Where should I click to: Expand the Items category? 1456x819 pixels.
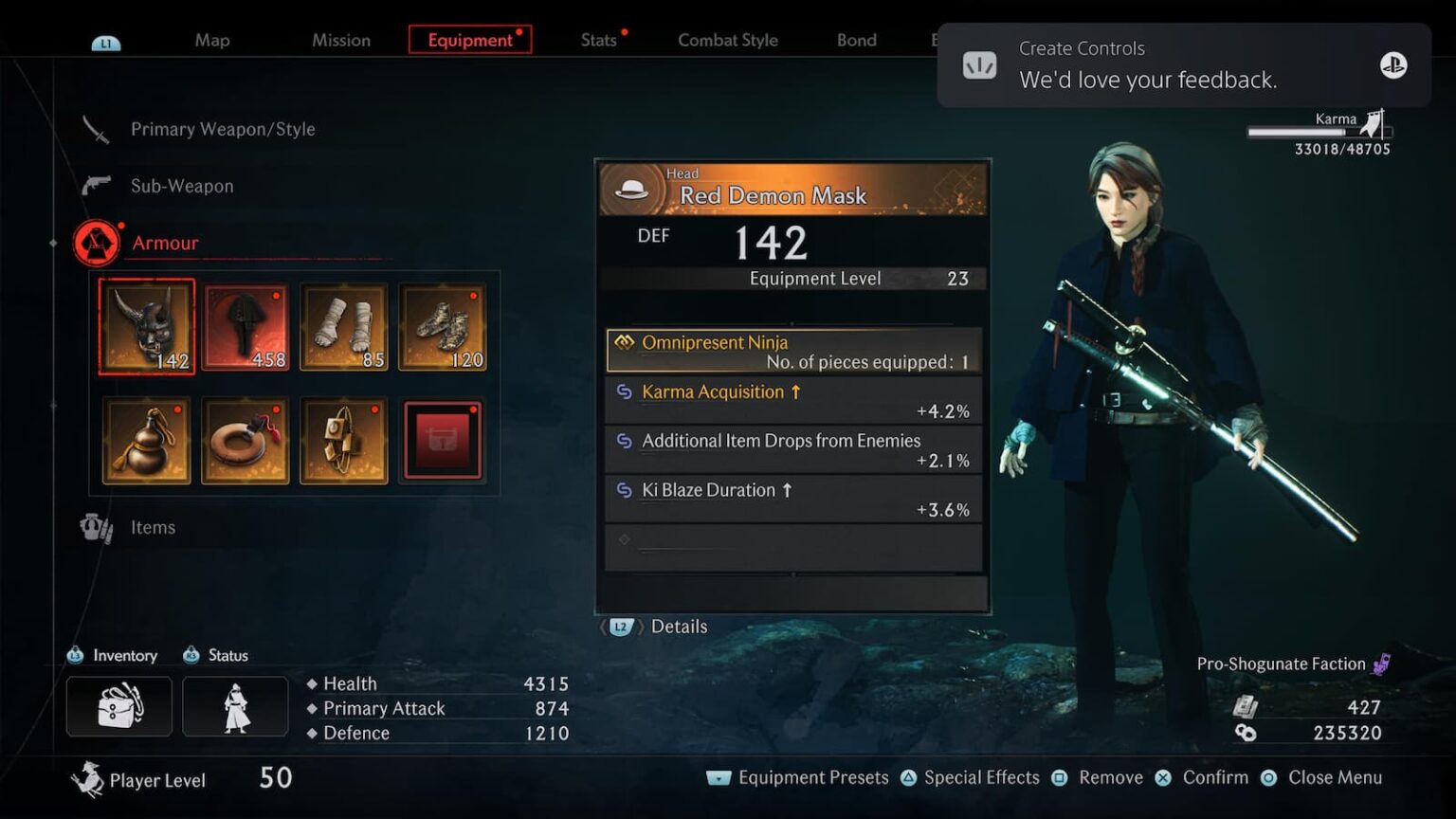click(x=153, y=527)
